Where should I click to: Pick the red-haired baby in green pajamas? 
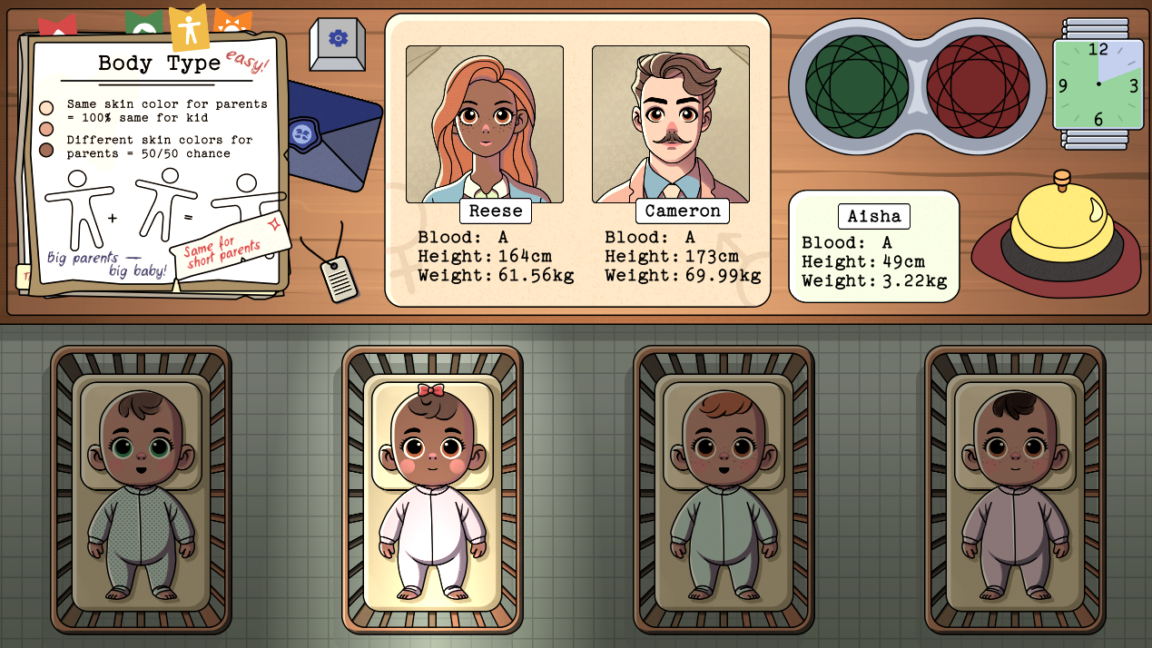click(723, 489)
